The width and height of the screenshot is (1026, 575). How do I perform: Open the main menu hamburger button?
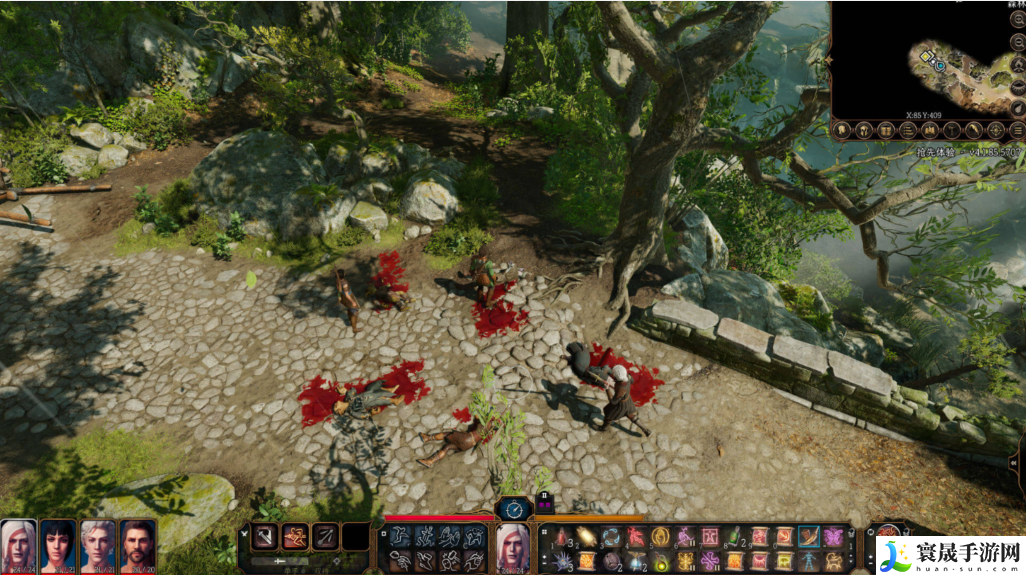pyautogui.click(x=1017, y=130)
